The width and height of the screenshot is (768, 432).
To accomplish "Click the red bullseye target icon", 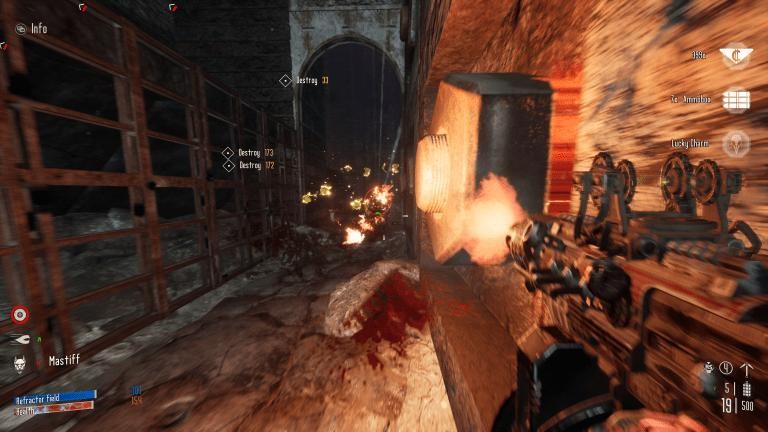I will [x=19, y=316].
